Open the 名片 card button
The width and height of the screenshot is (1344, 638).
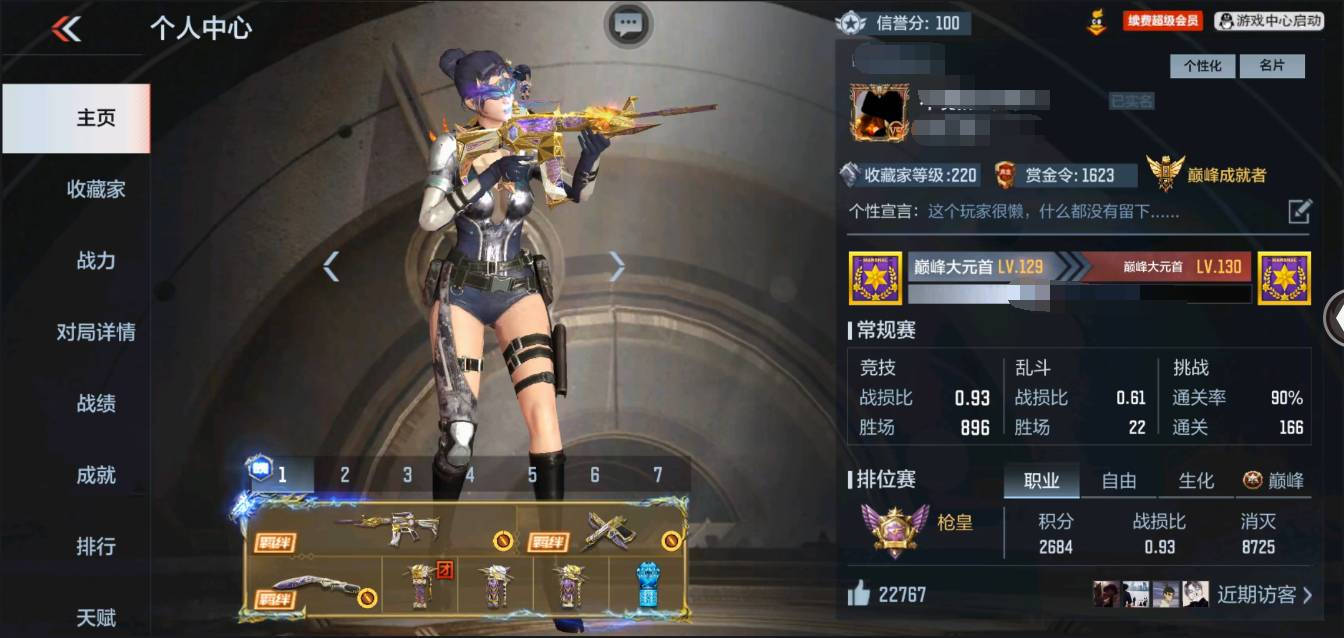[1271, 66]
